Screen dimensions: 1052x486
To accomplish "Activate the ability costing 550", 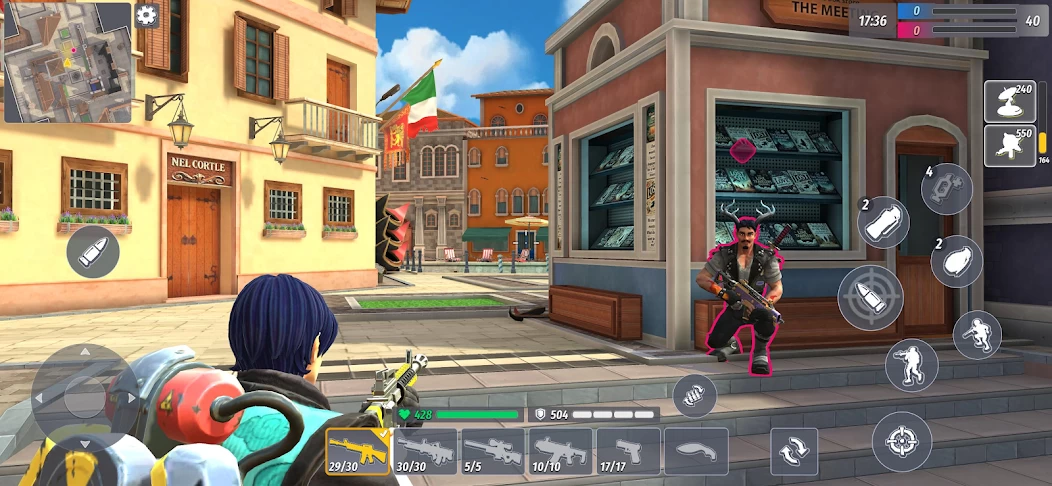I will [x=1009, y=146].
